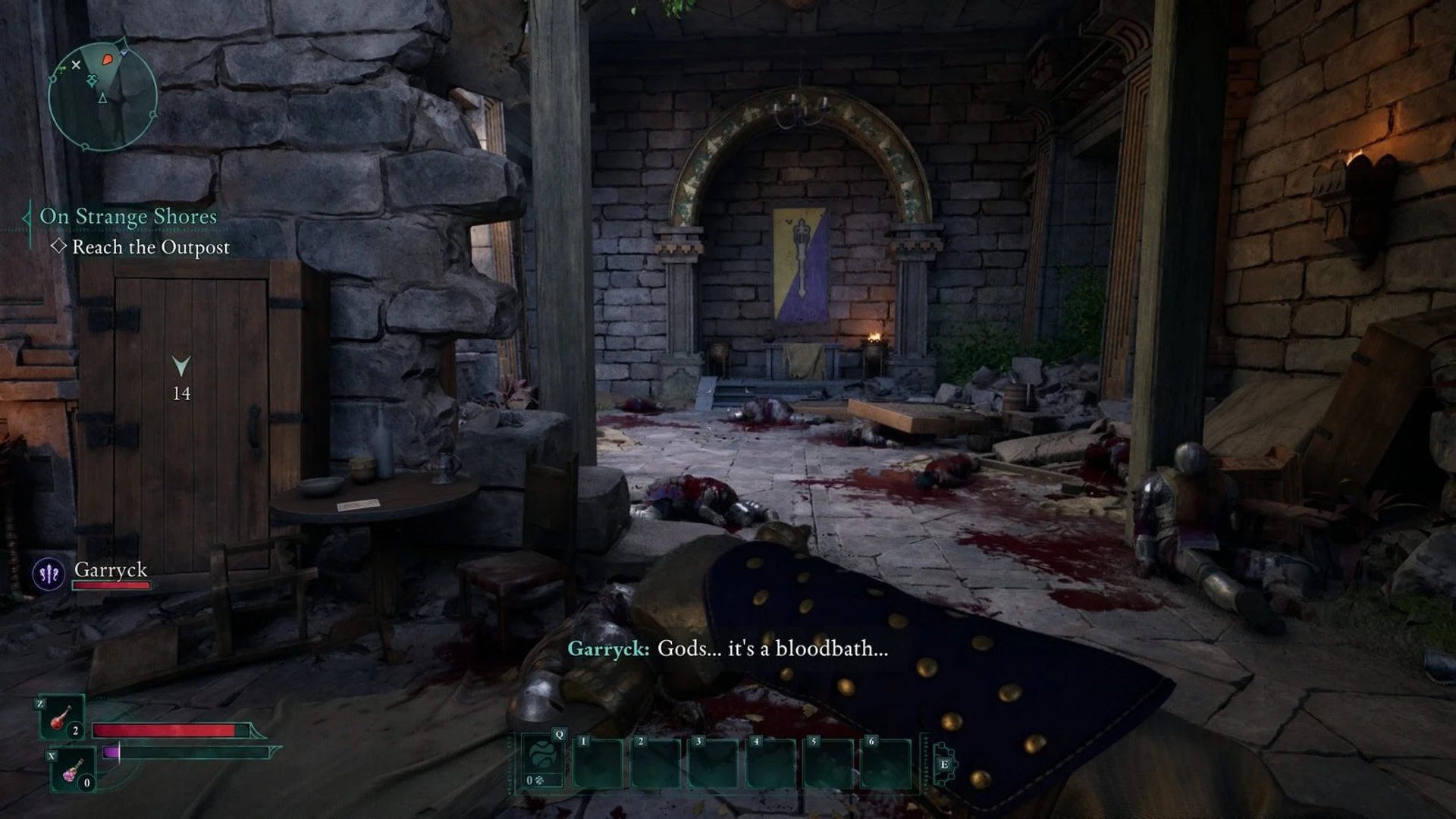Screen dimensions: 1456x819
Task: Click the Reach the Outpost objective
Action: click(x=150, y=247)
